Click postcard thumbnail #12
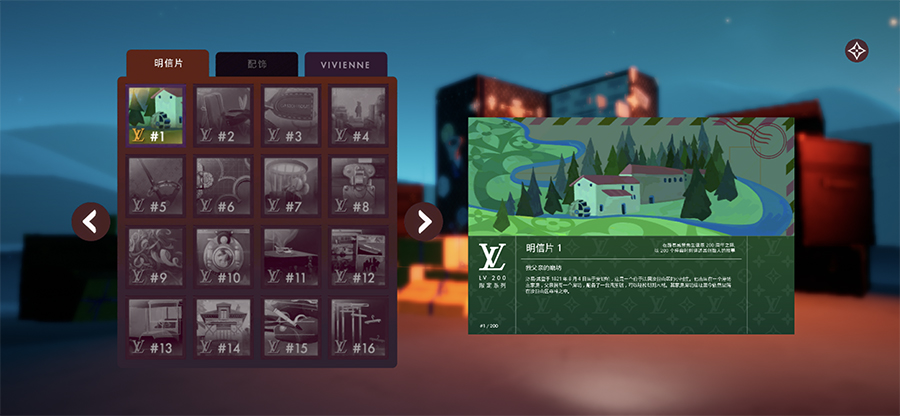This screenshot has height=416, width=900. click(358, 257)
